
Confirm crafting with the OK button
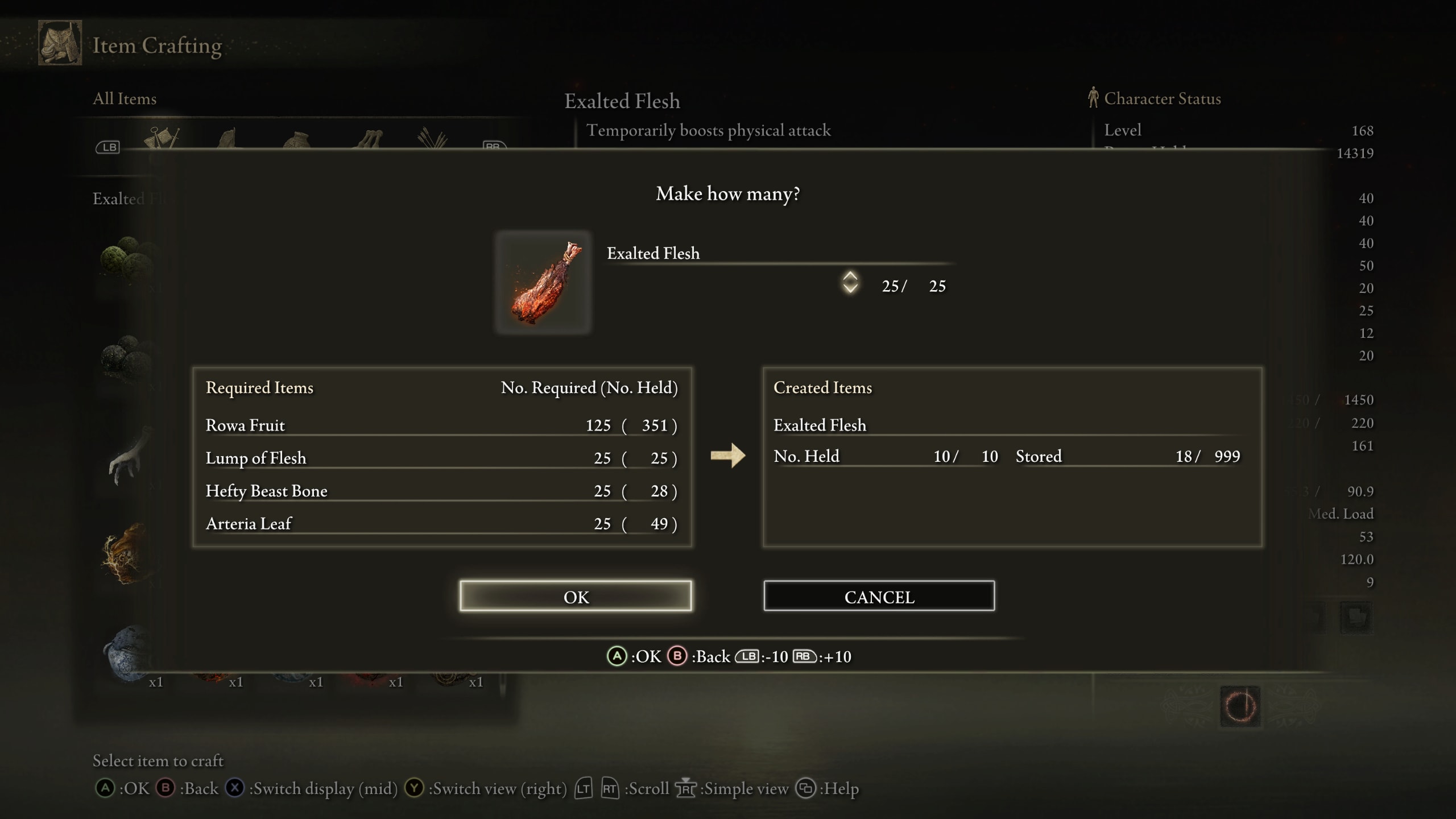coord(576,596)
